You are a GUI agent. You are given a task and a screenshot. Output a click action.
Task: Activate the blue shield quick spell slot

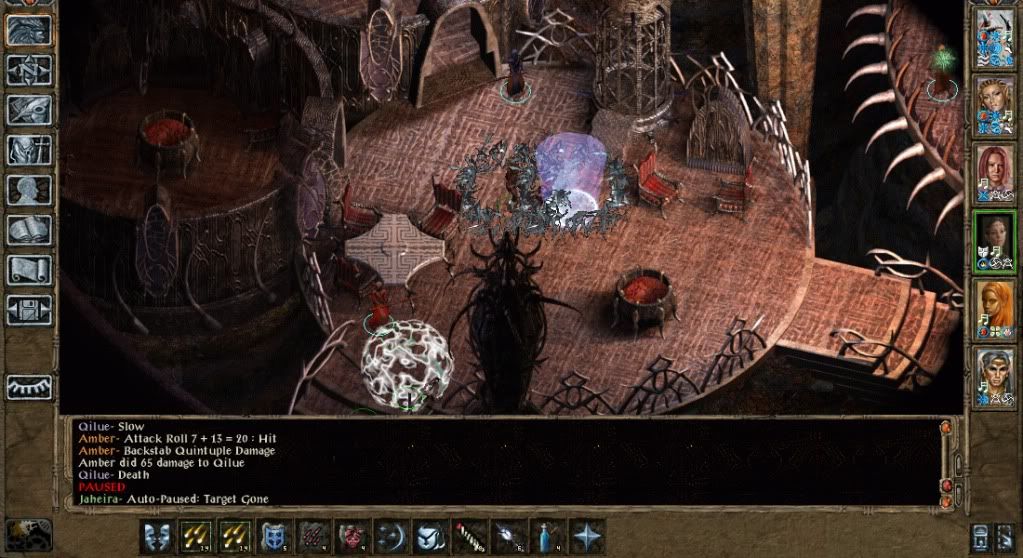272,535
